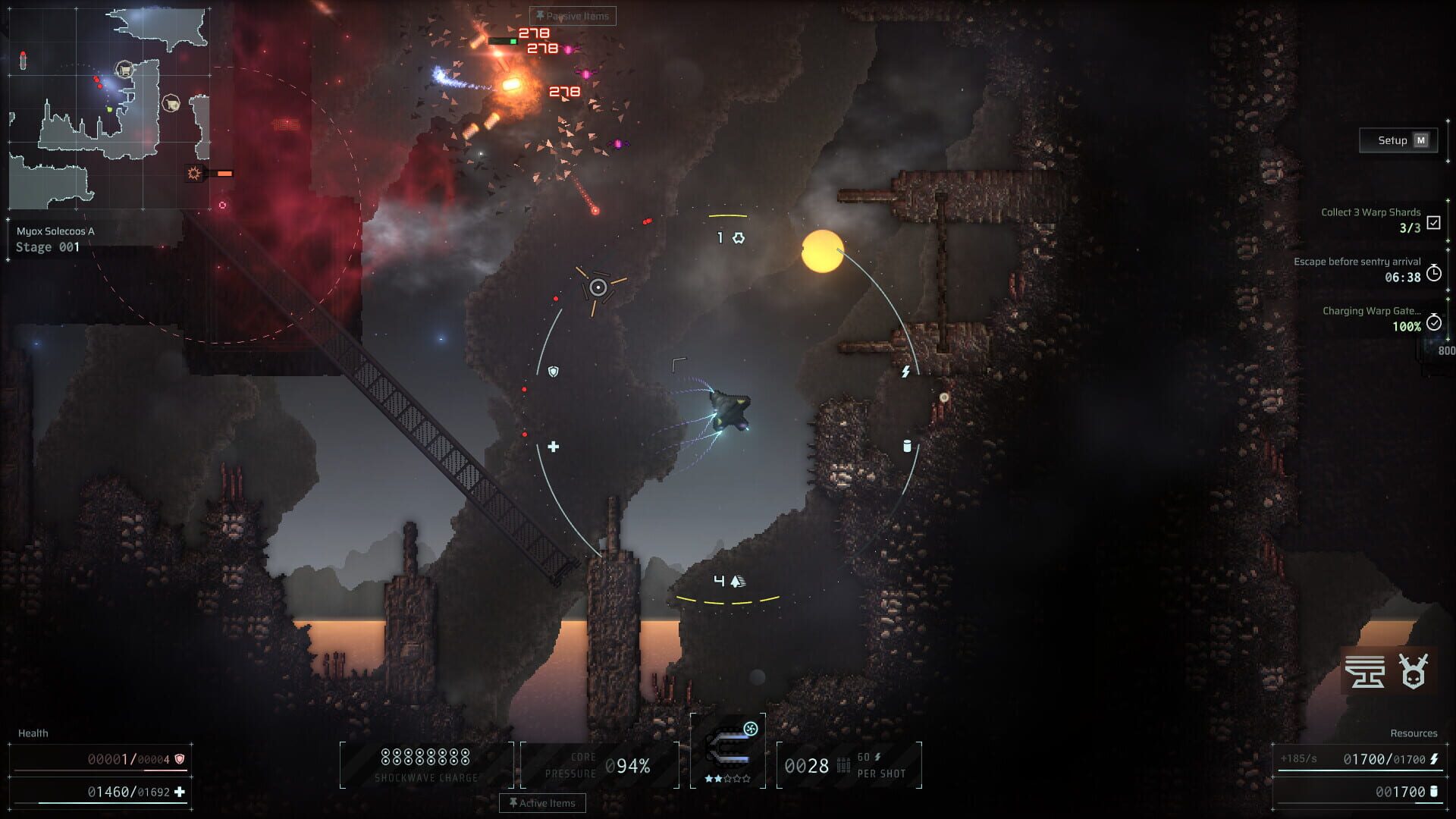Click the horned skull icon
Viewport: 1456px width, 819px height.
tap(1414, 671)
